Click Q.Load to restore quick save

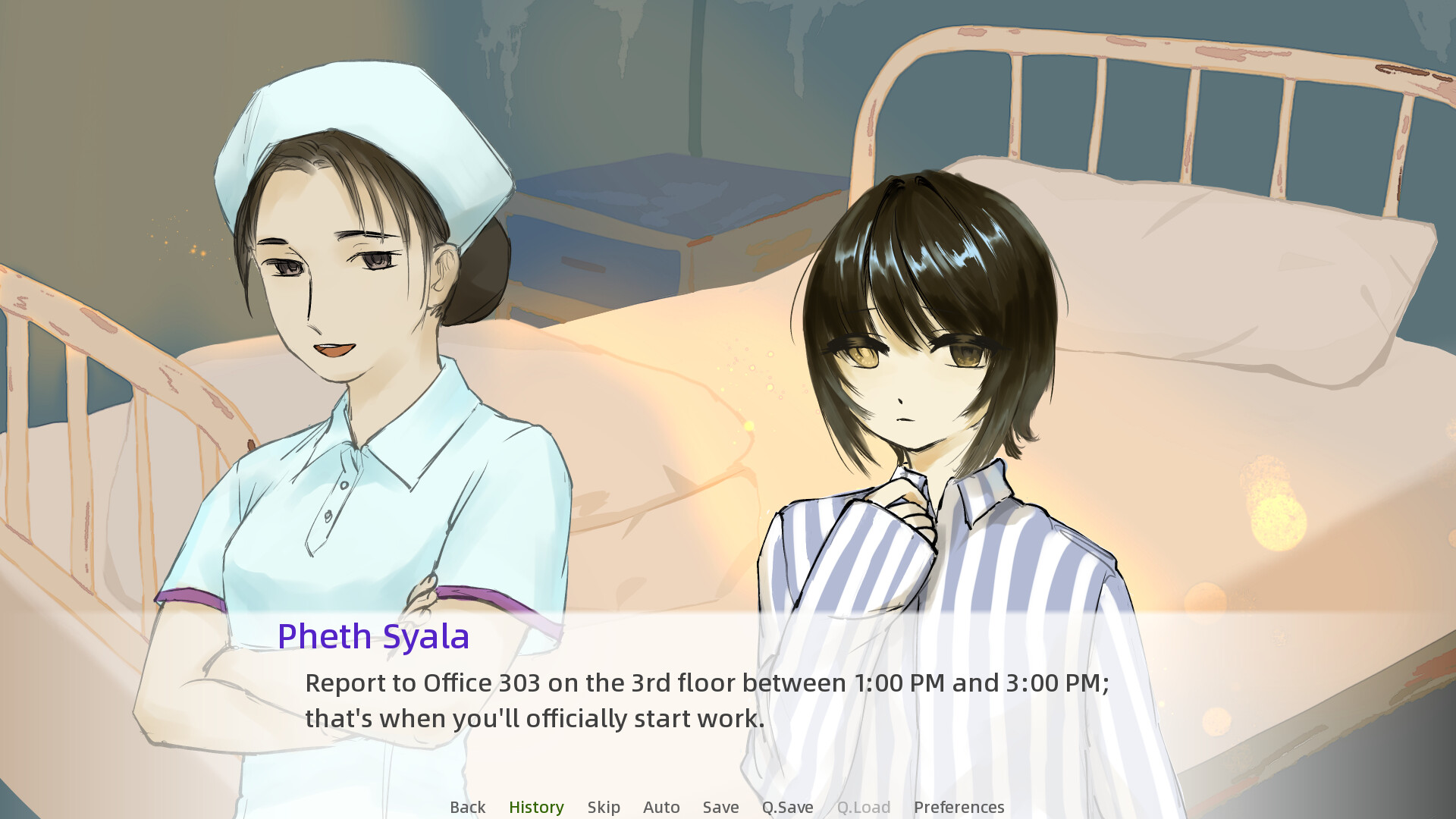pyautogui.click(x=864, y=807)
